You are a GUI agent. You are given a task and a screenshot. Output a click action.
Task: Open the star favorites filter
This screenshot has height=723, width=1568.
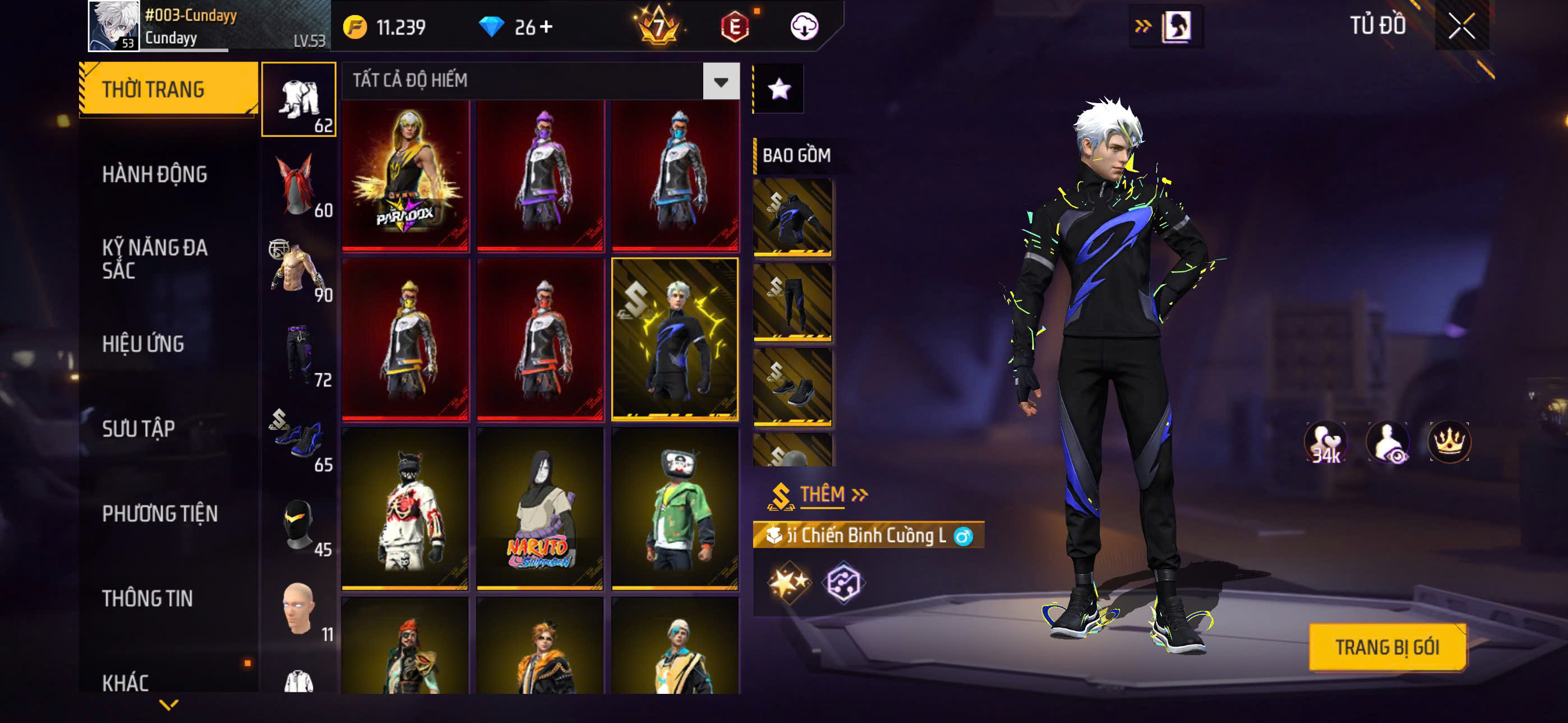tap(779, 90)
